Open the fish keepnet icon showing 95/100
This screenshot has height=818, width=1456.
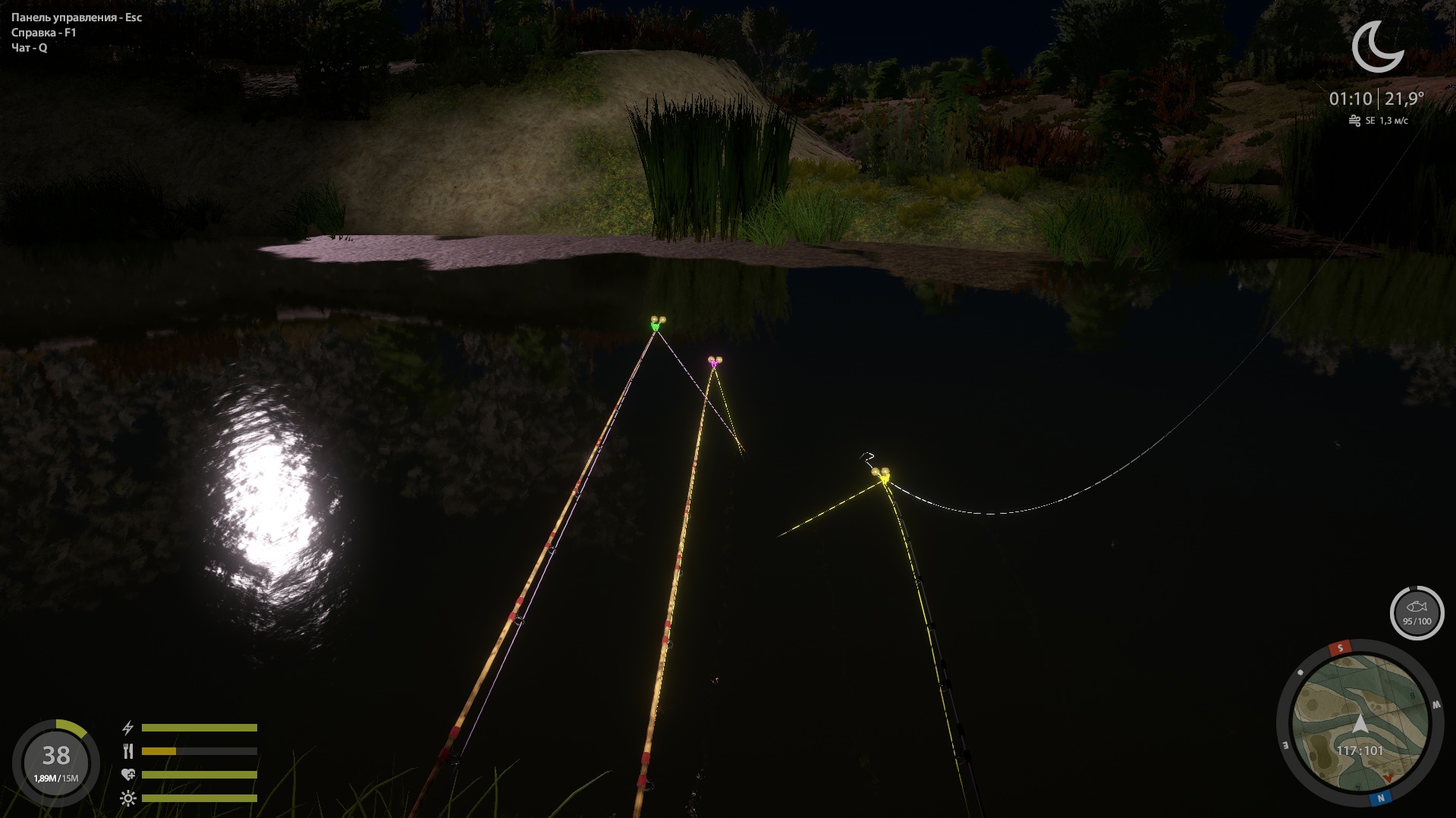[1417, 612]
